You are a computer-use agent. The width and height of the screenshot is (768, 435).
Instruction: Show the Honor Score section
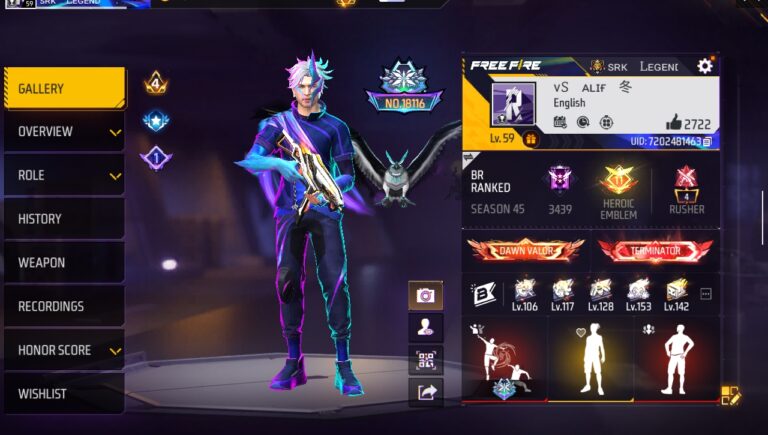[x=64, y=350]
